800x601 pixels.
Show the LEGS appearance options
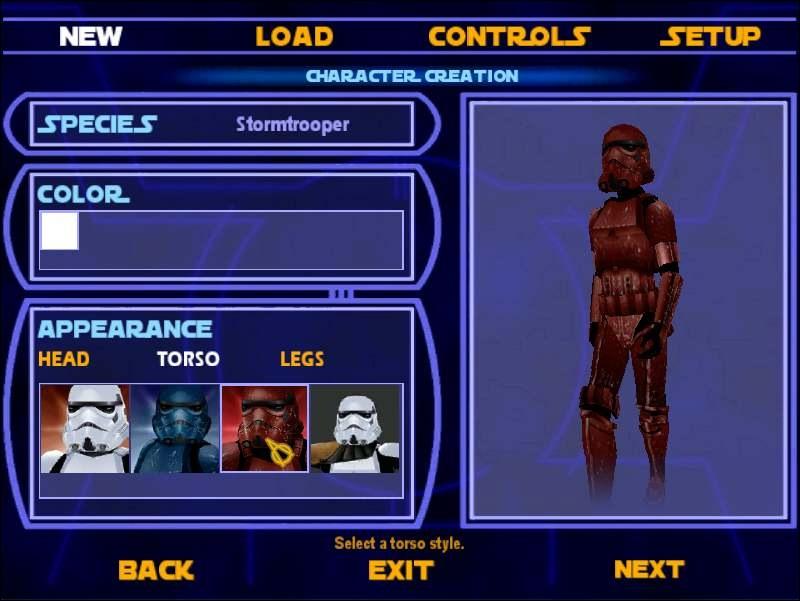[x=302, y=358]
